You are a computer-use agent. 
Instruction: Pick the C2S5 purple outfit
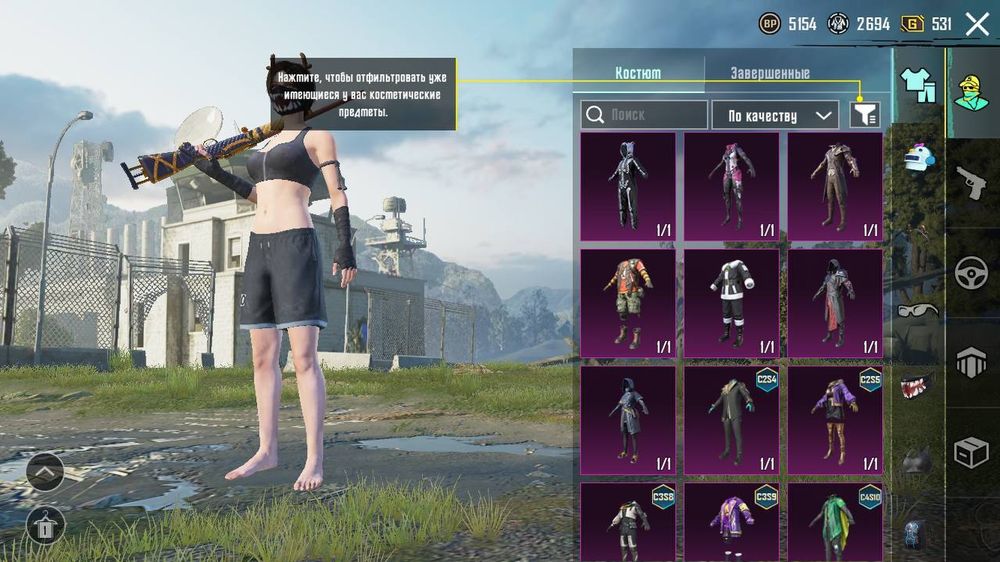point(835,420)
